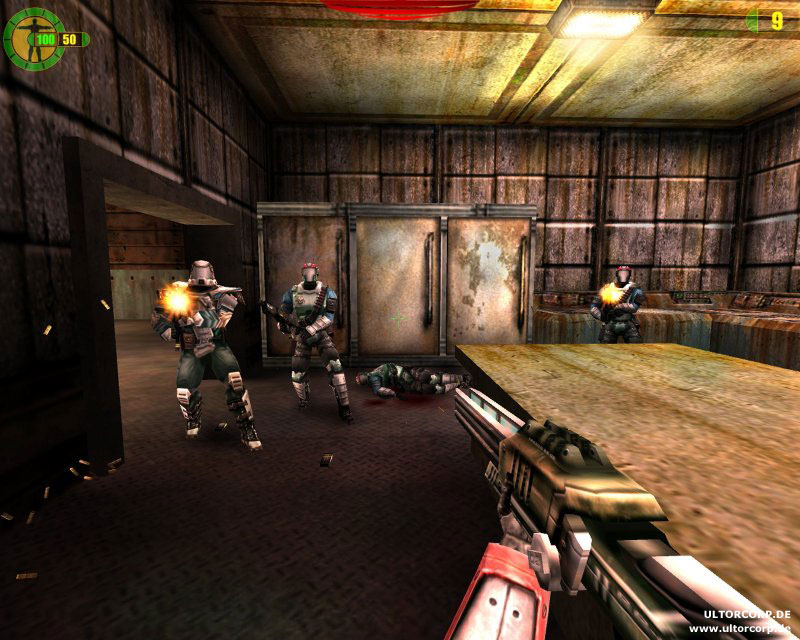This screenshot has height=640, width=800.
Task: Click the green ammo clip icon
Action: [752, 19]
